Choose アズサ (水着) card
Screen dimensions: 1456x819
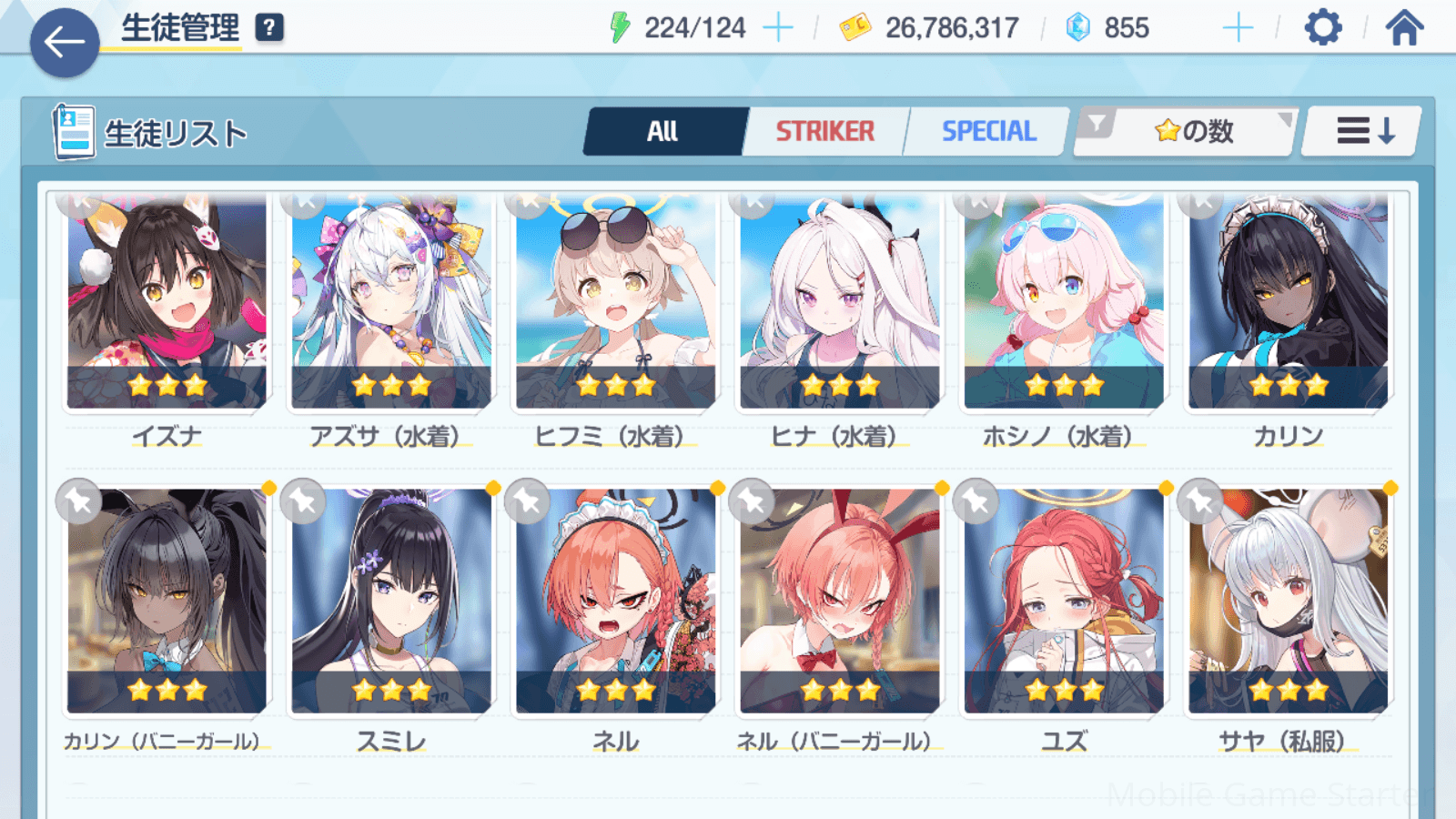391,300
